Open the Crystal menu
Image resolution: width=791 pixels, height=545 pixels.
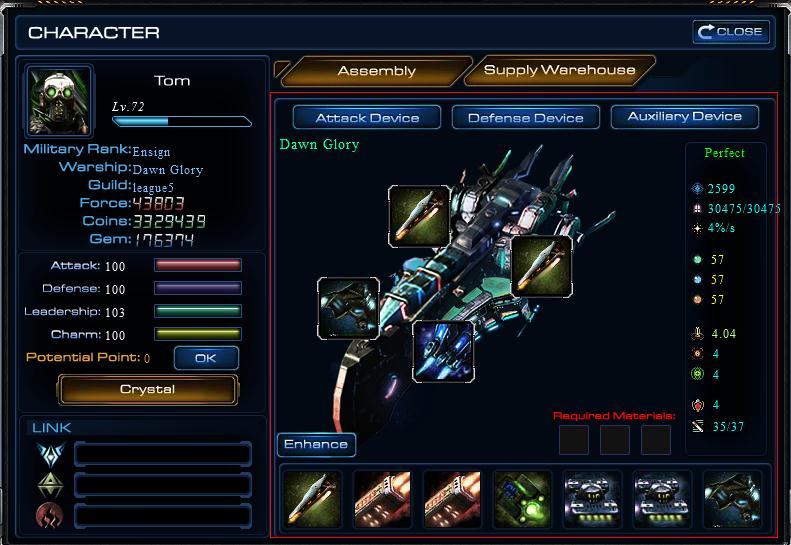(147, 389)
